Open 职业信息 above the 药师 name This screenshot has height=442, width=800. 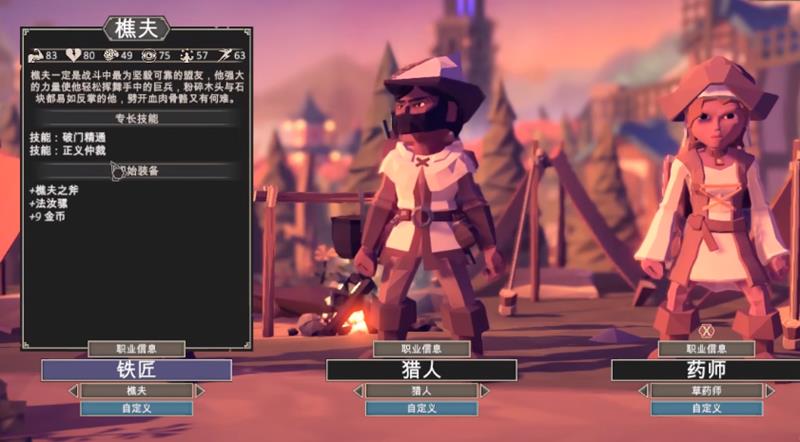click(706, 349)
